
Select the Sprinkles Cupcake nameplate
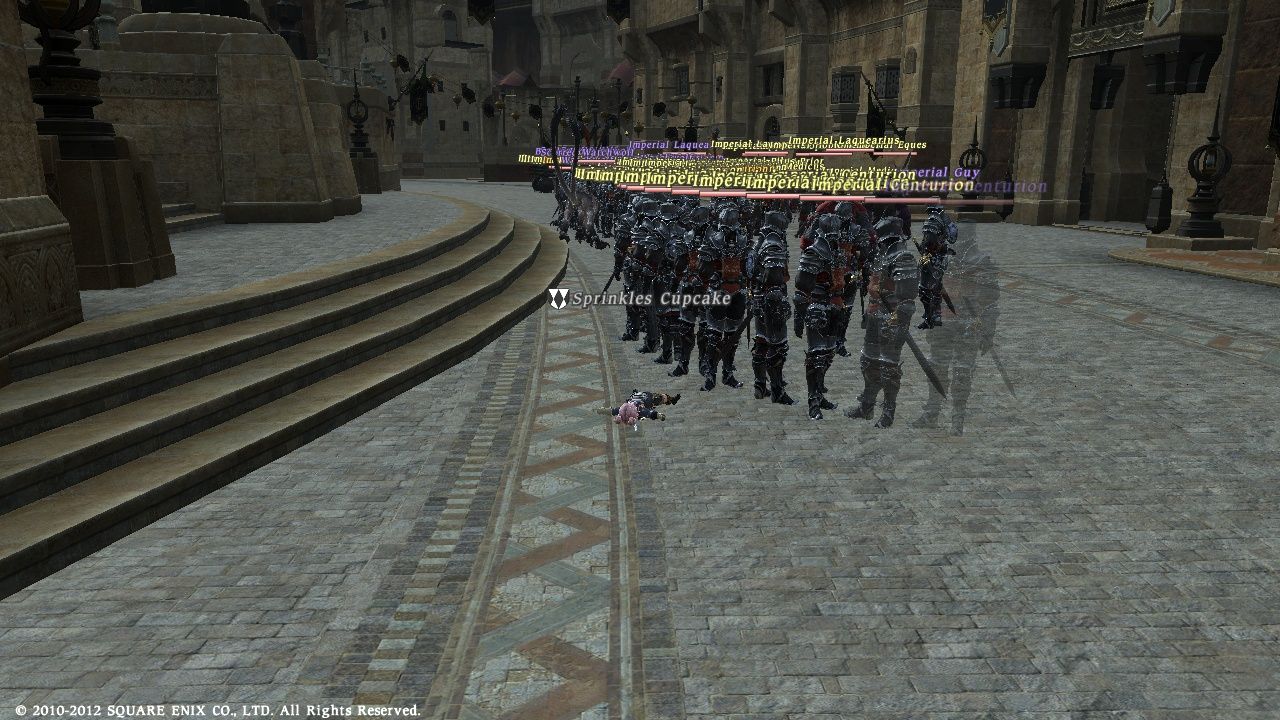point(650,299)
